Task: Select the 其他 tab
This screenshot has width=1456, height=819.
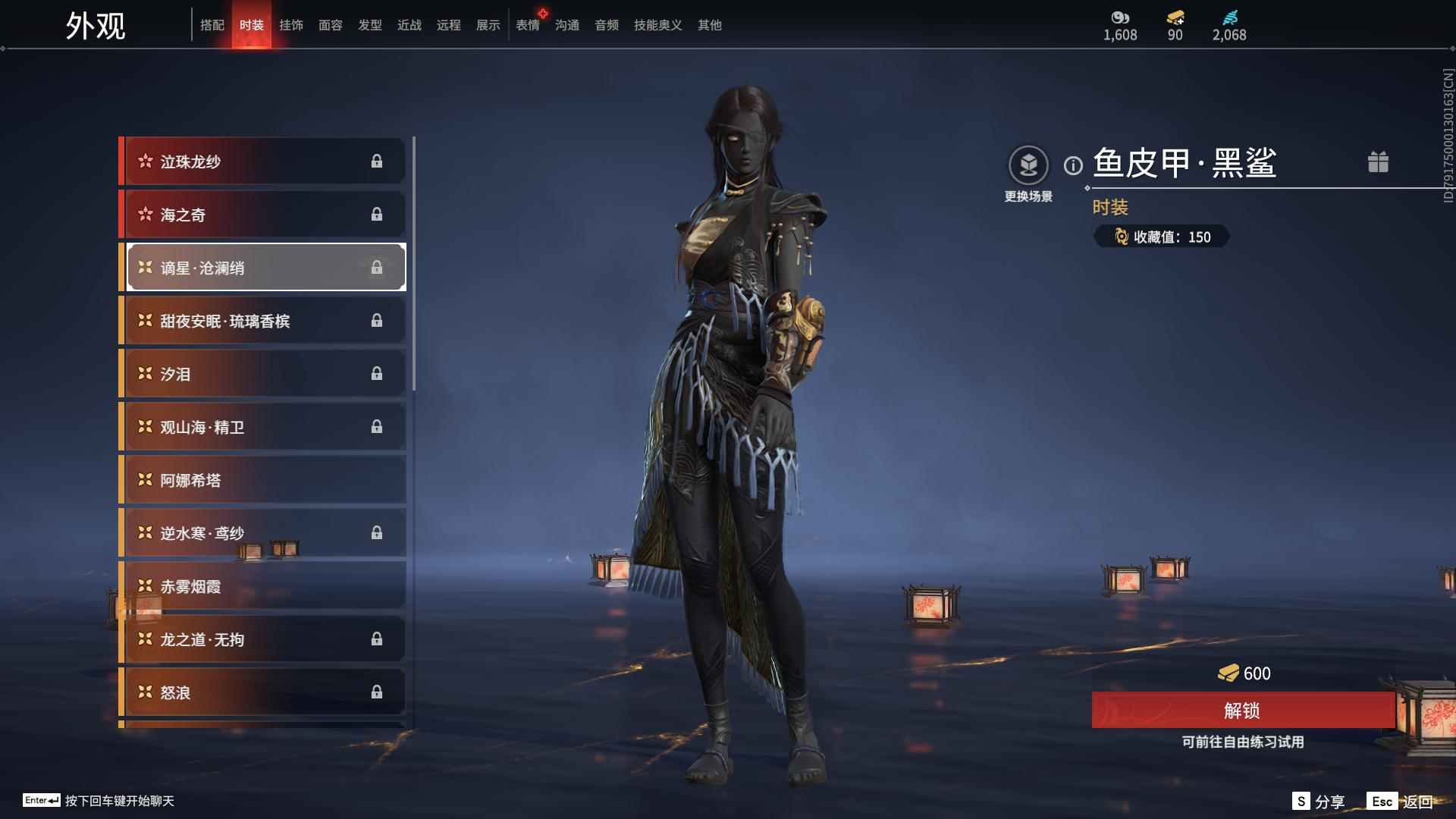Action: (710, 25)
